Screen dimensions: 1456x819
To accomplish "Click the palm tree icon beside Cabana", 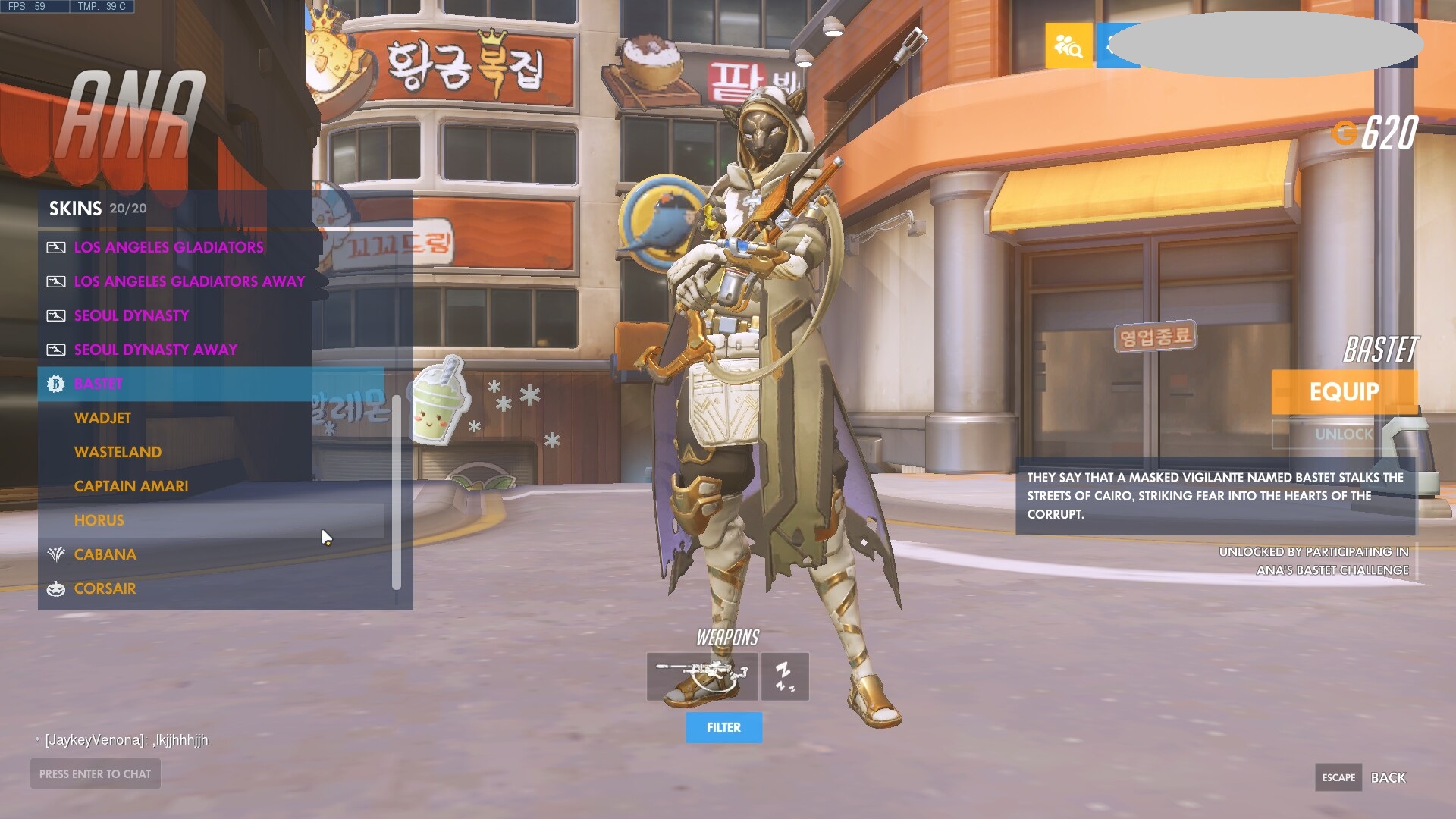I will click(x=55, y=554).
